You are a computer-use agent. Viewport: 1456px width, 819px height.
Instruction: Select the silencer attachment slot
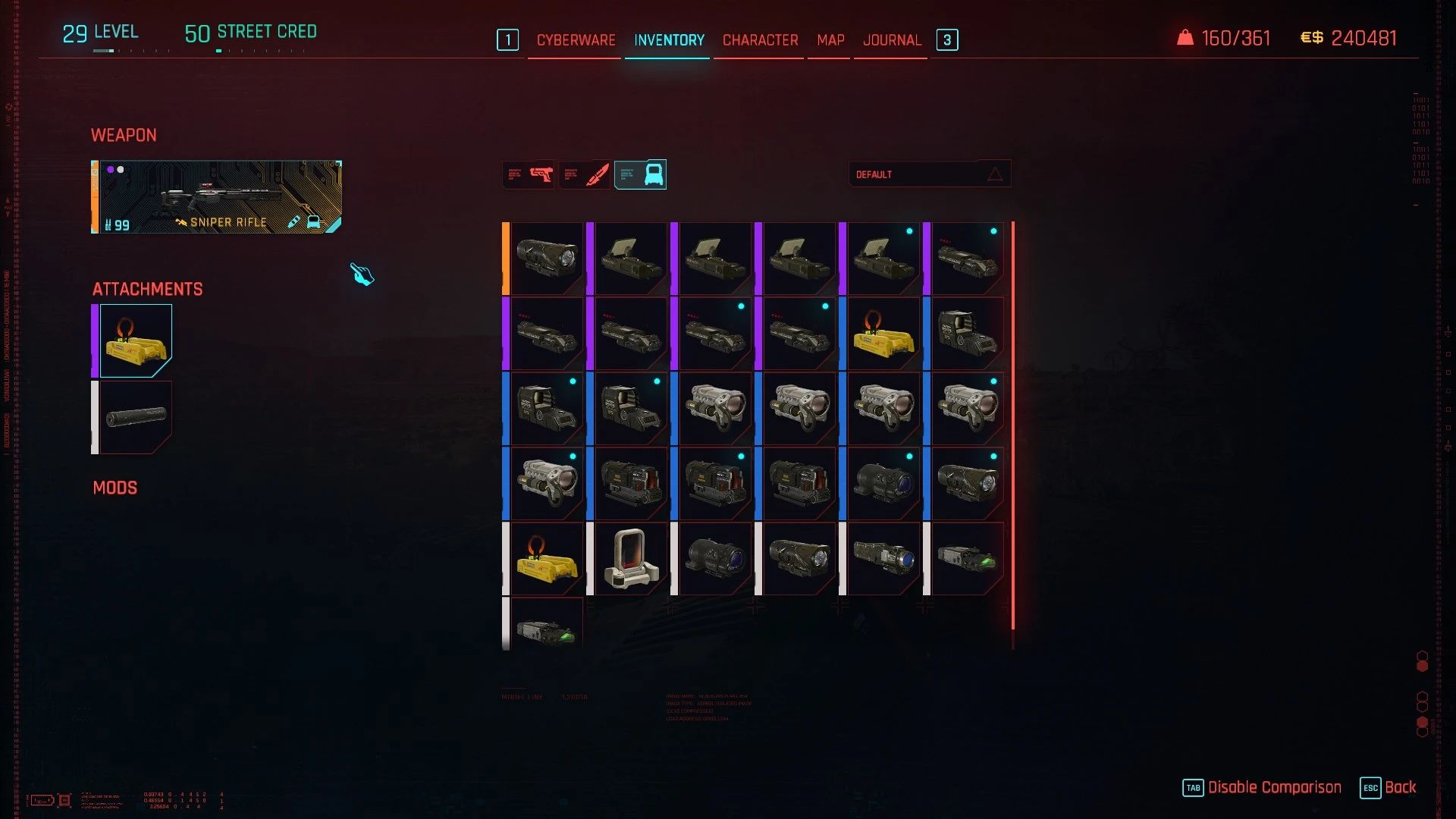(x=136, y=417)
